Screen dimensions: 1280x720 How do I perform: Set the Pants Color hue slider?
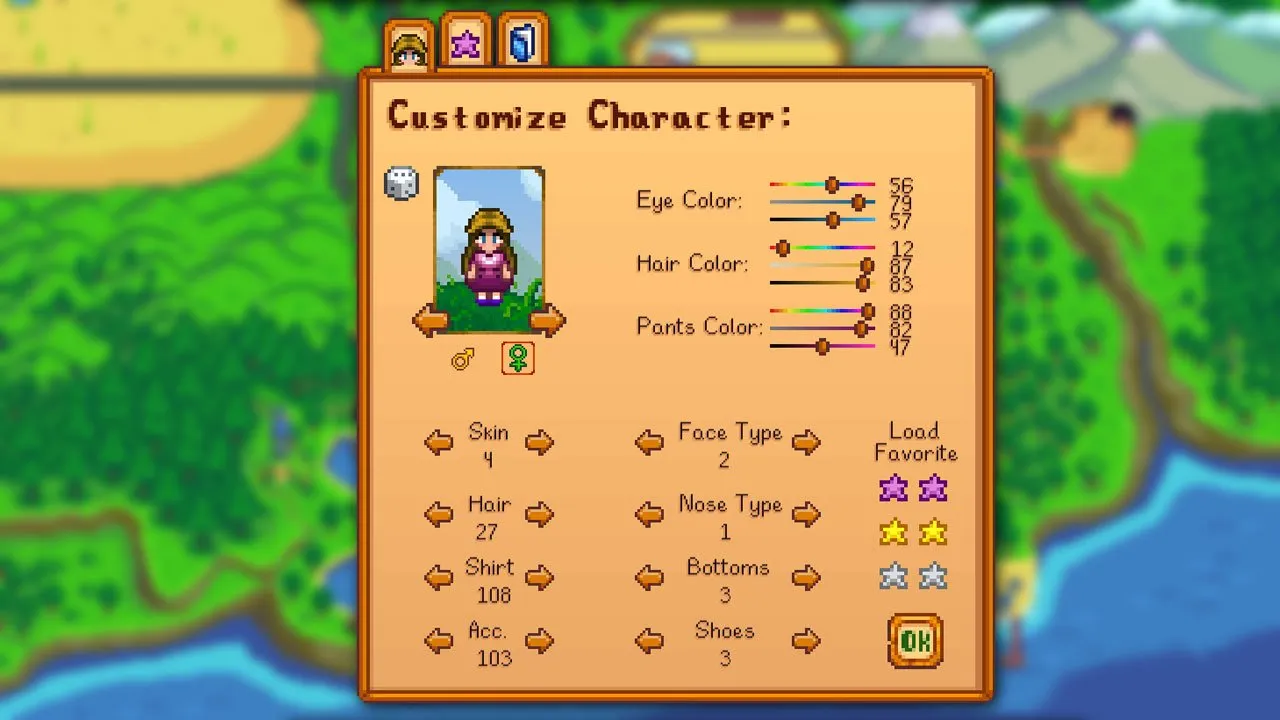[822, 311]
